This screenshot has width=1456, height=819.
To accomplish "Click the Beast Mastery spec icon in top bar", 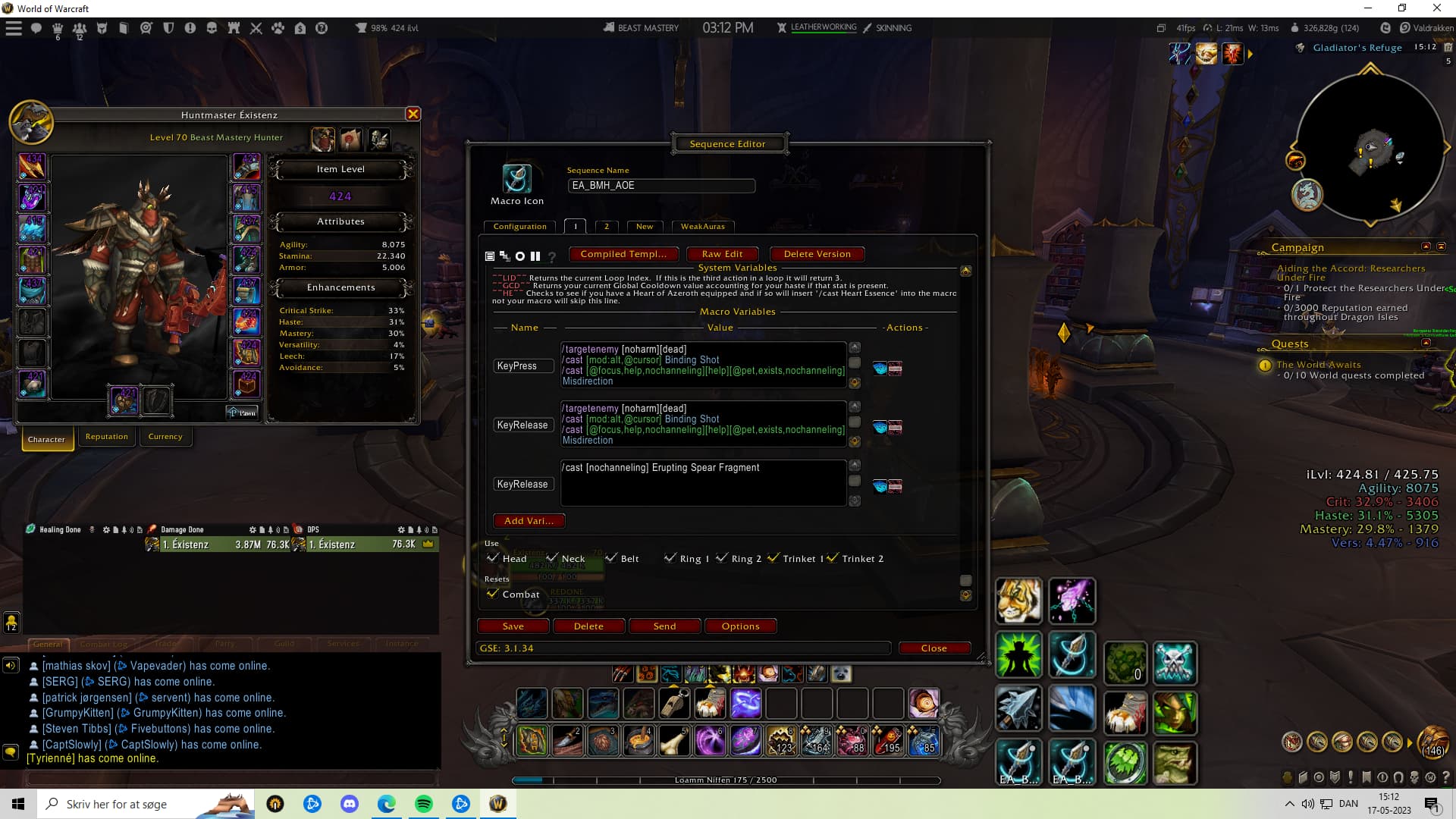I will tap(607, 27).
